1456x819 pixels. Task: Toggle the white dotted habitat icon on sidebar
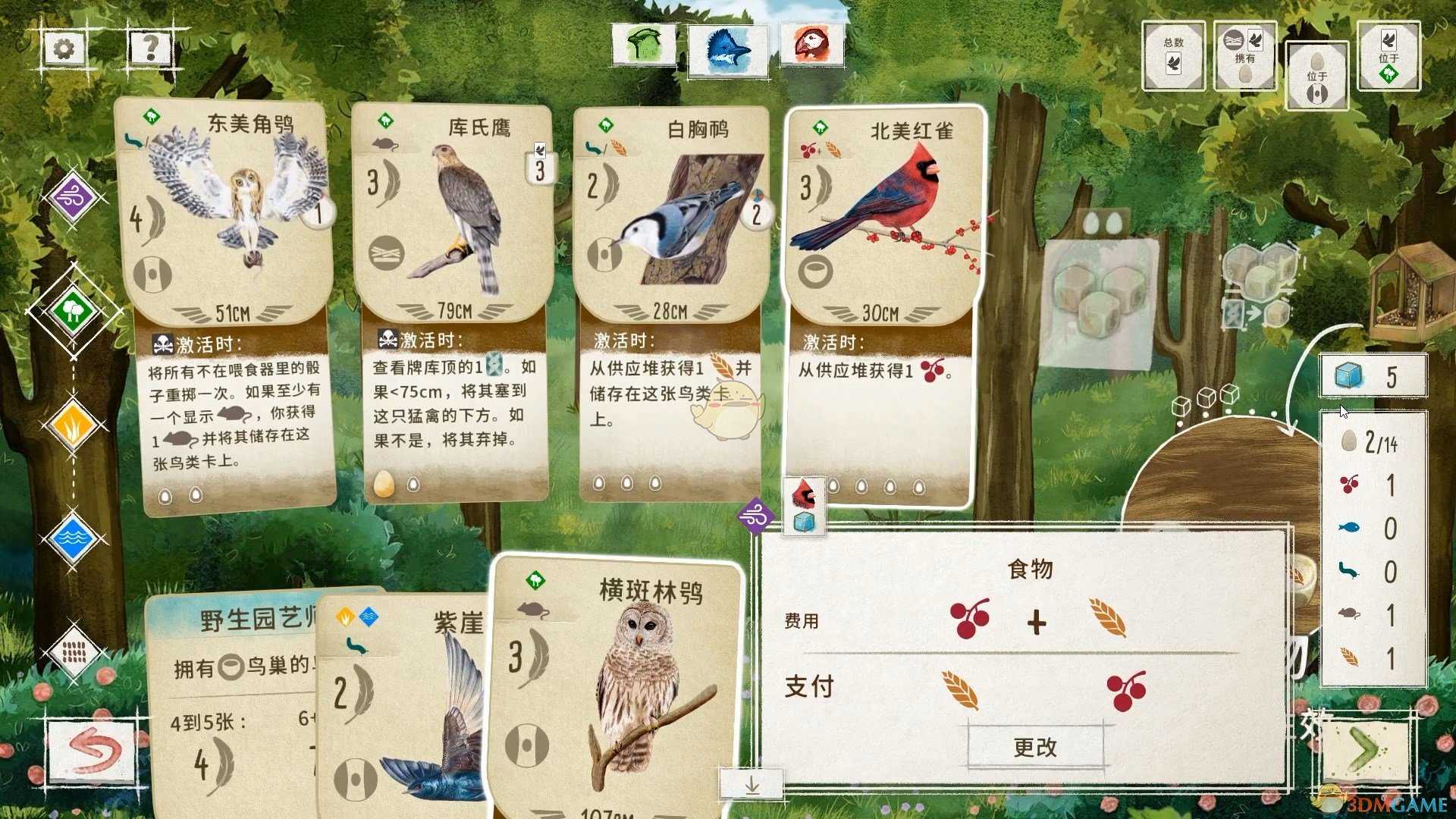(x=72, y=652)
